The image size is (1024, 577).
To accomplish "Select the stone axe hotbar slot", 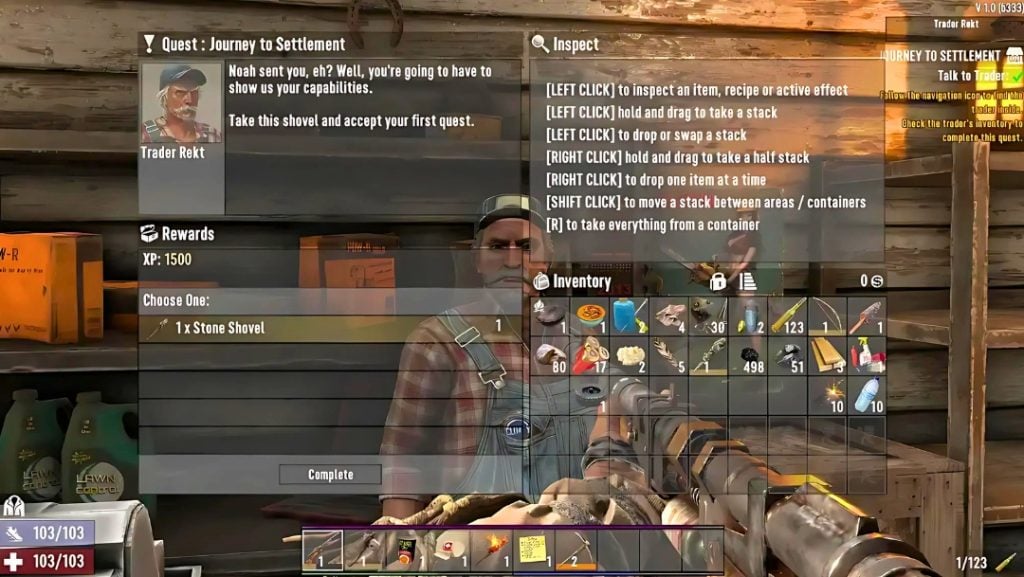I will pyautogui.click(x=363, y=548).
